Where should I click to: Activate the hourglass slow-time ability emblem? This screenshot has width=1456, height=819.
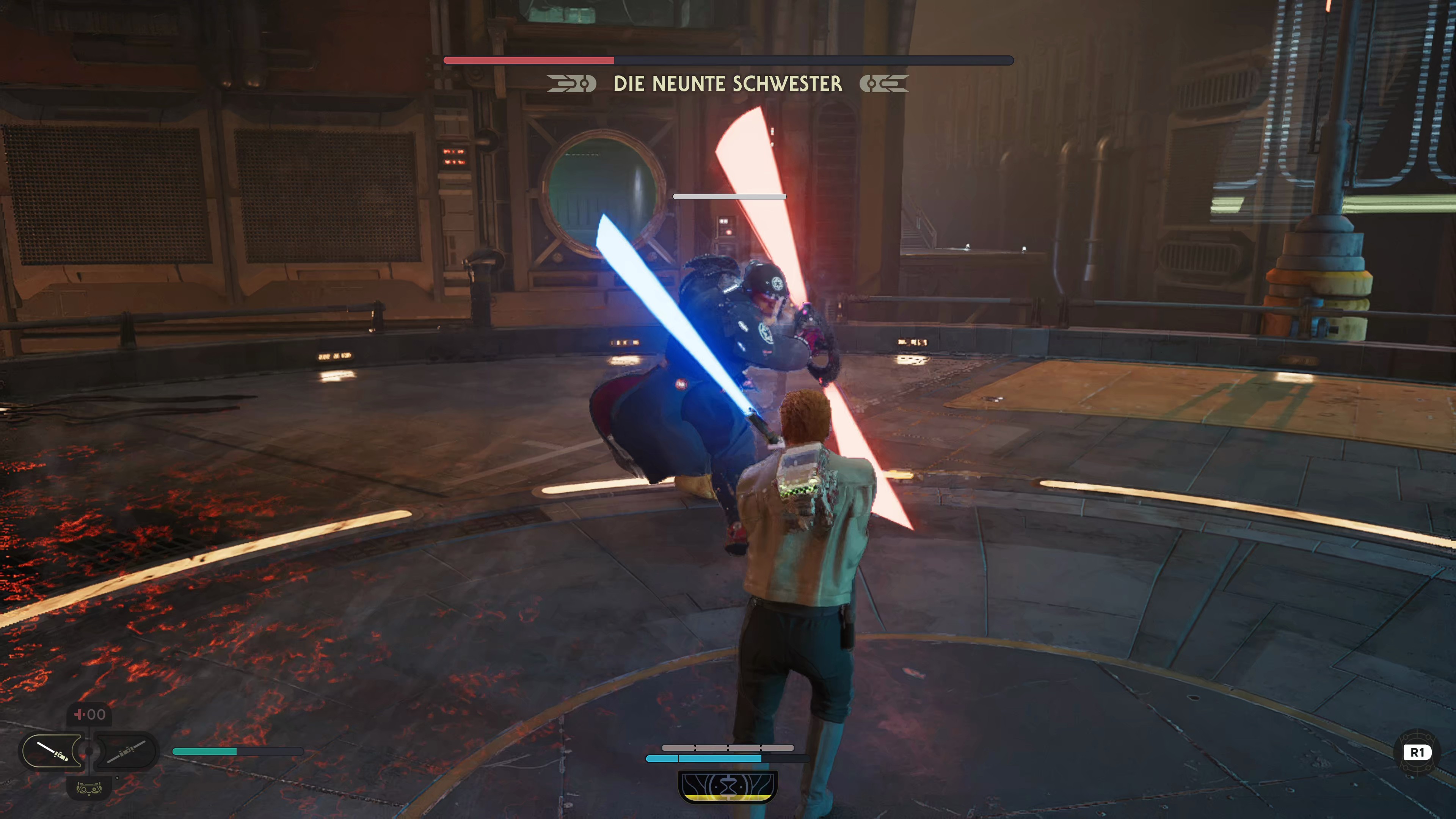[x=728, y=786]
